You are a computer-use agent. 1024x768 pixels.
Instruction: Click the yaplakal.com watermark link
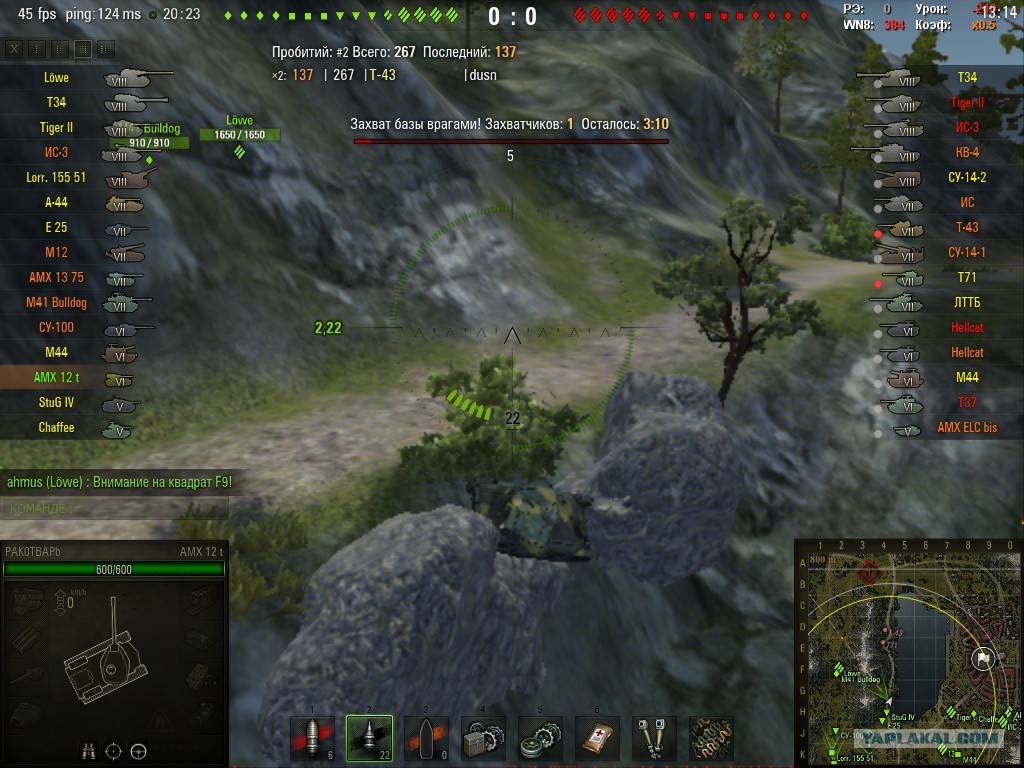(x=932, y=738)
